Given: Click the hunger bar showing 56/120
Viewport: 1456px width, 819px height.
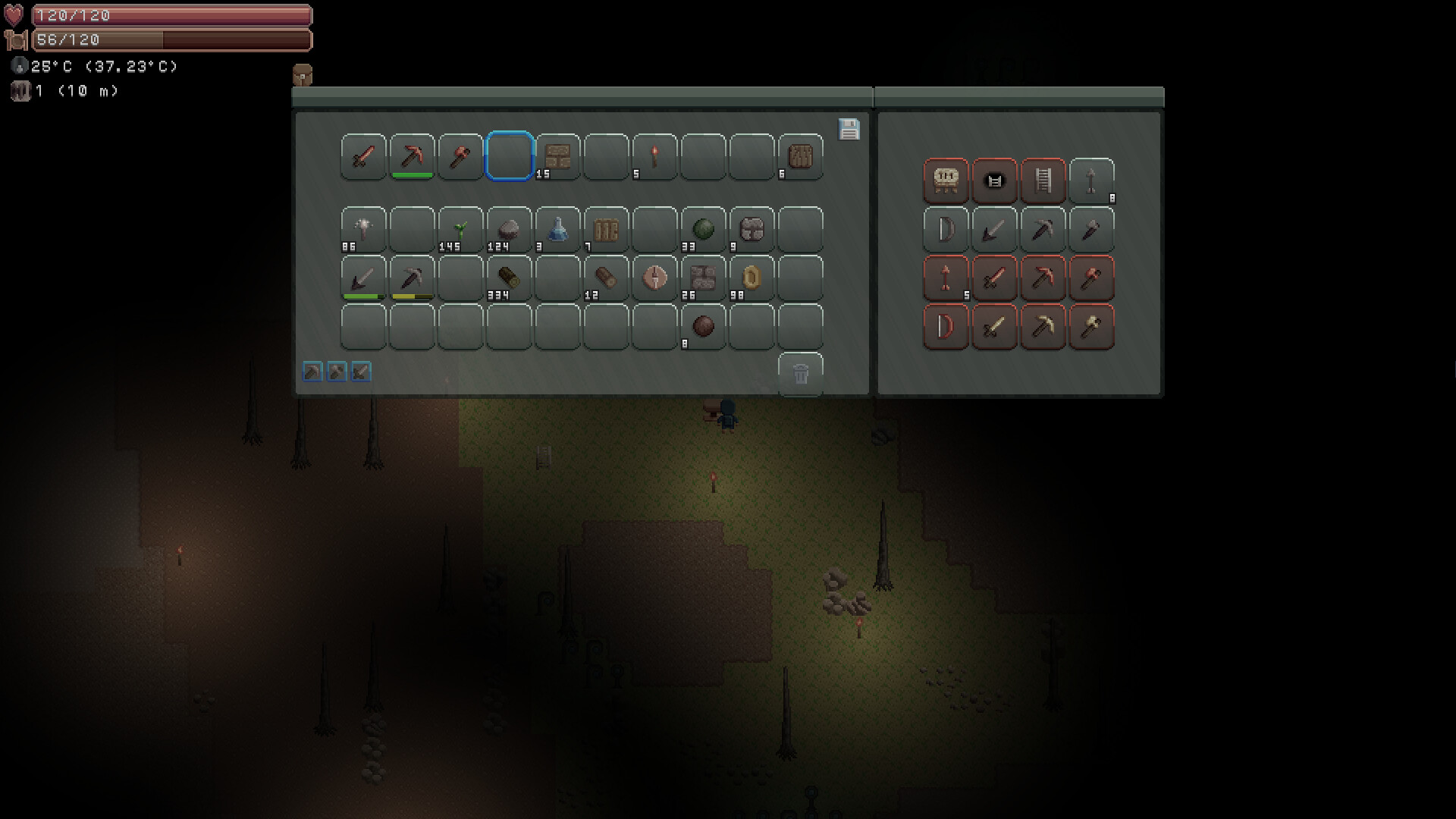Looking at the screenshot, I should coord(171,39).
